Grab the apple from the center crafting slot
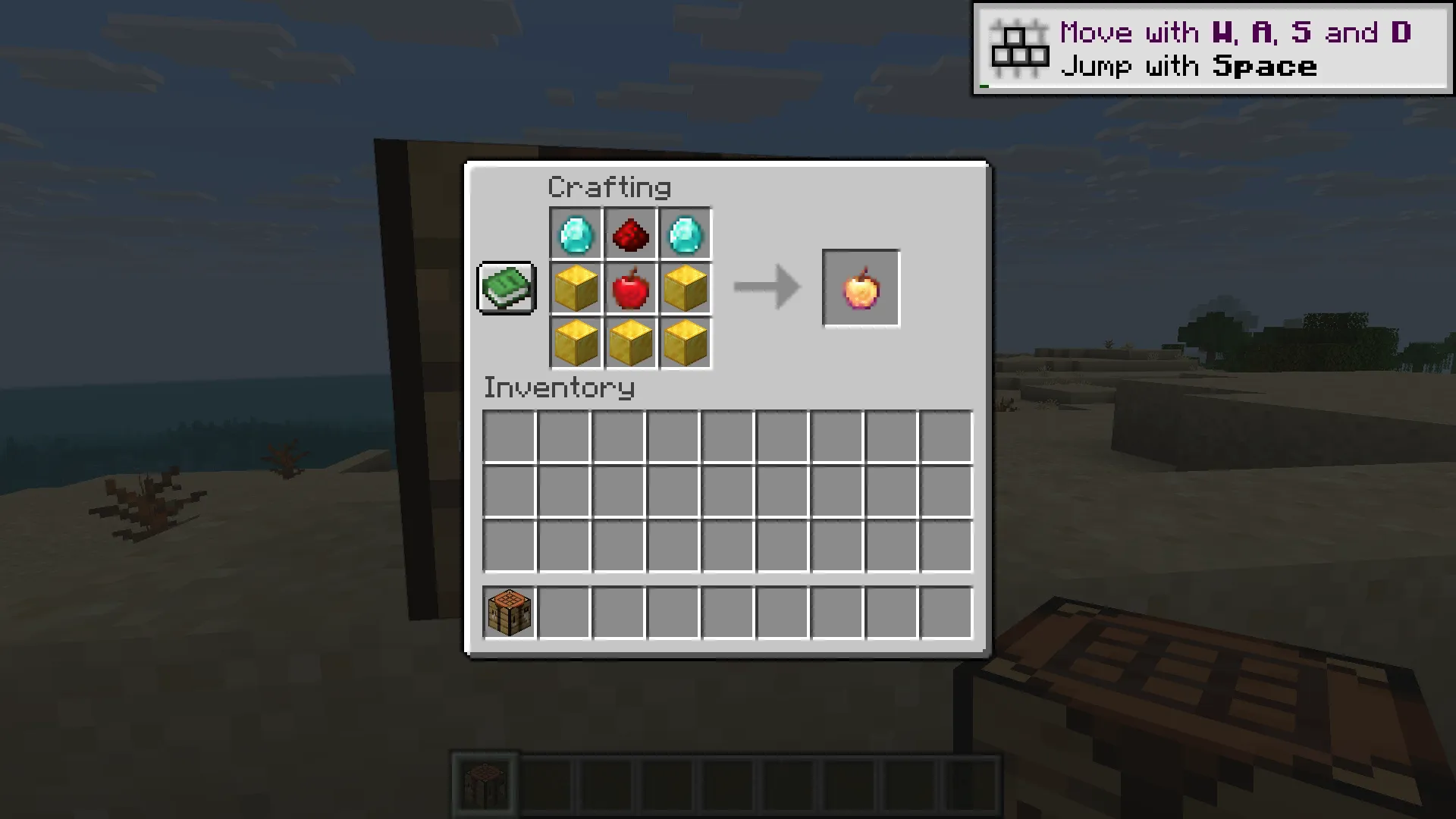 (630, 287)
